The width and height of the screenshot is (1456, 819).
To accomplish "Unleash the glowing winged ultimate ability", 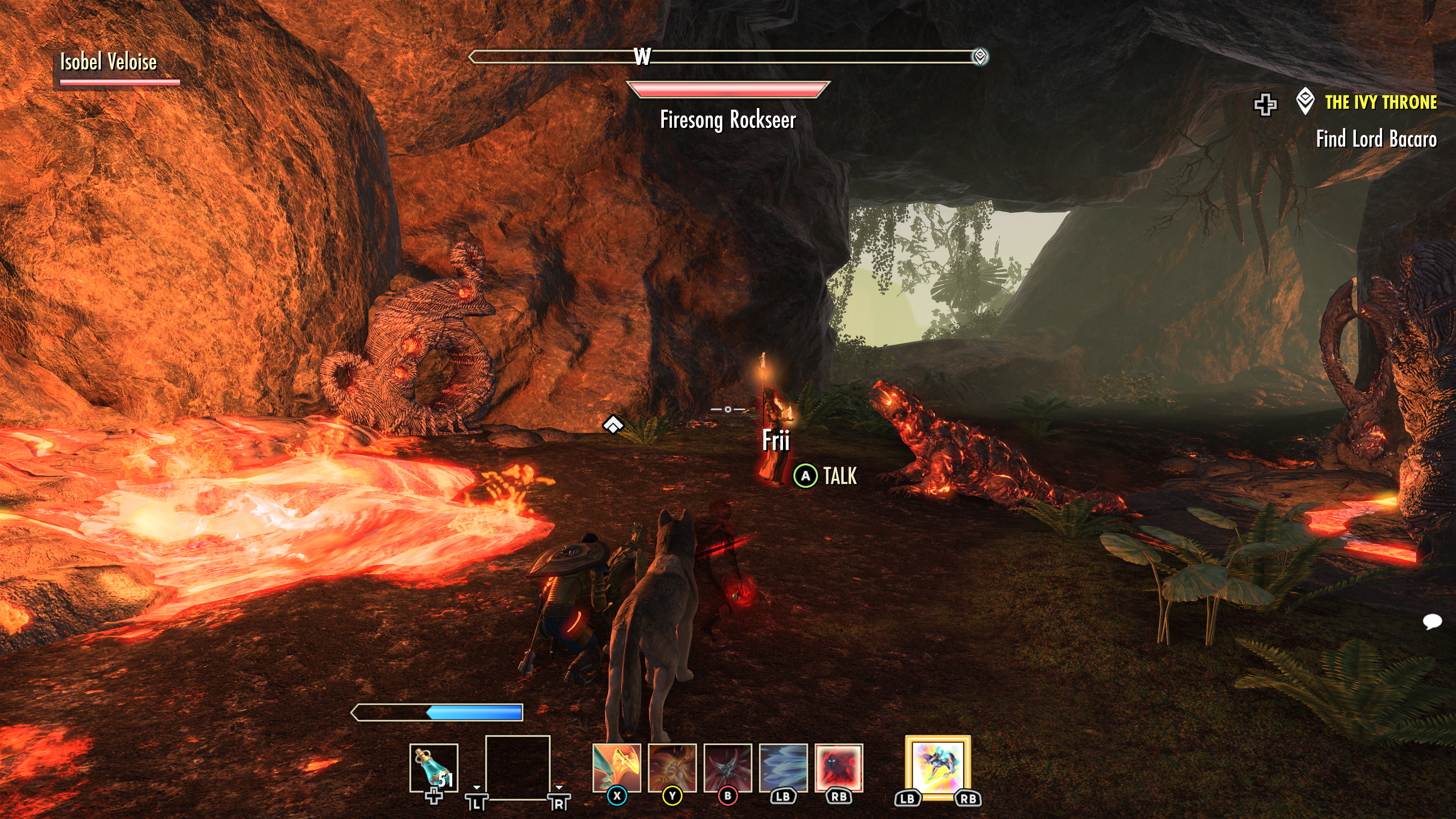I will pos(938,766).
